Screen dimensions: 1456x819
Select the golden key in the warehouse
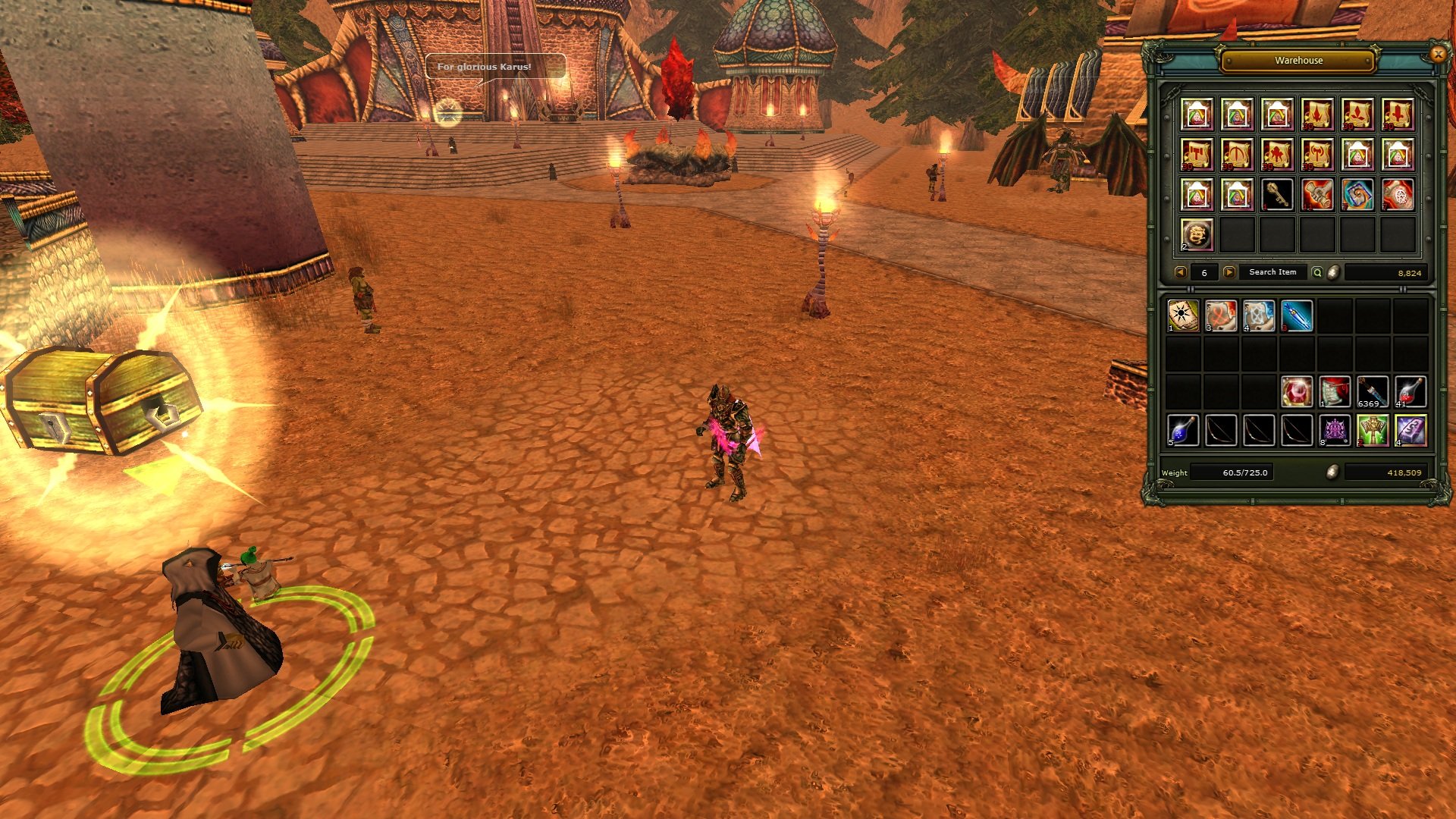[x=1277, y=195]
